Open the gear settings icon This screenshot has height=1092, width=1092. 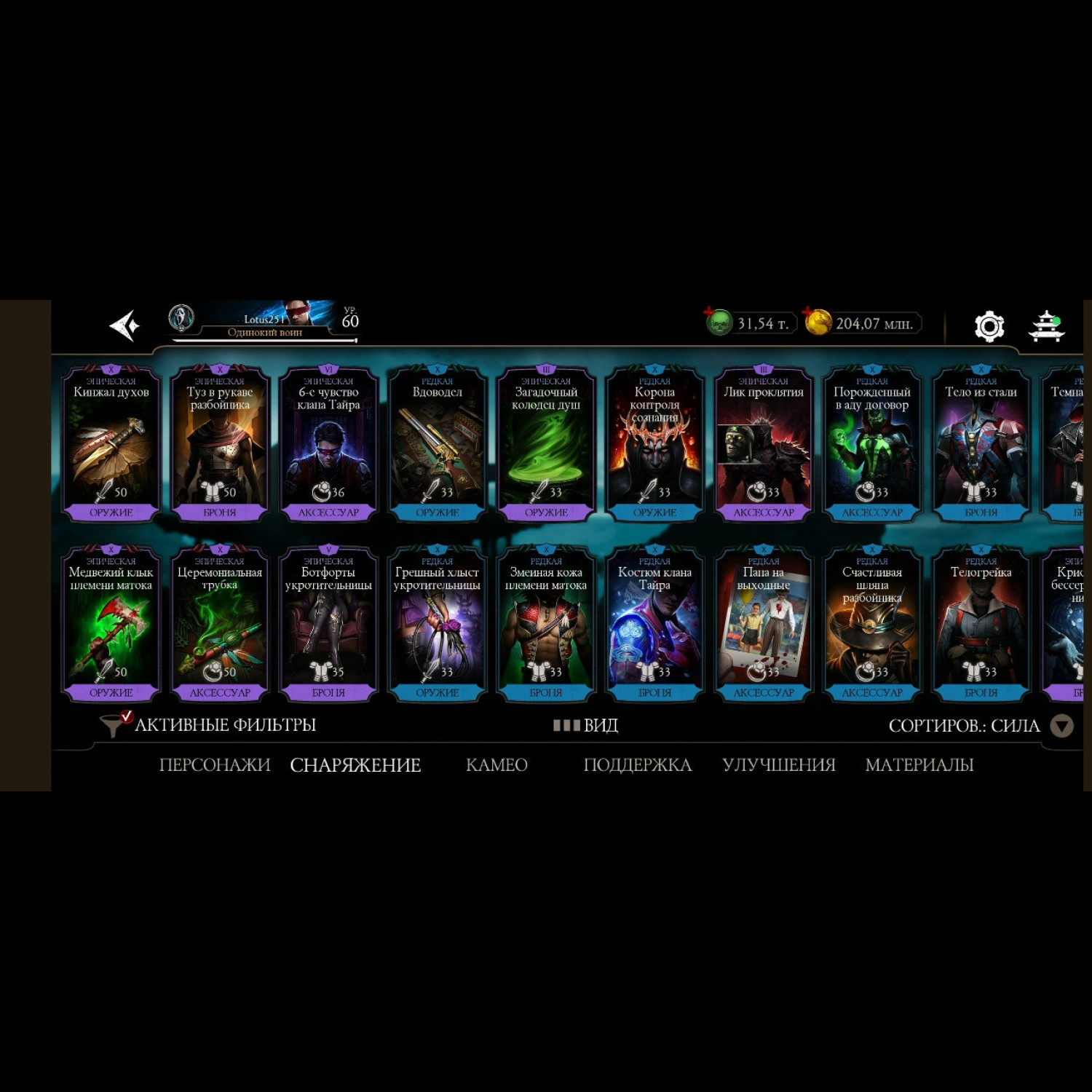click(989, 326)
